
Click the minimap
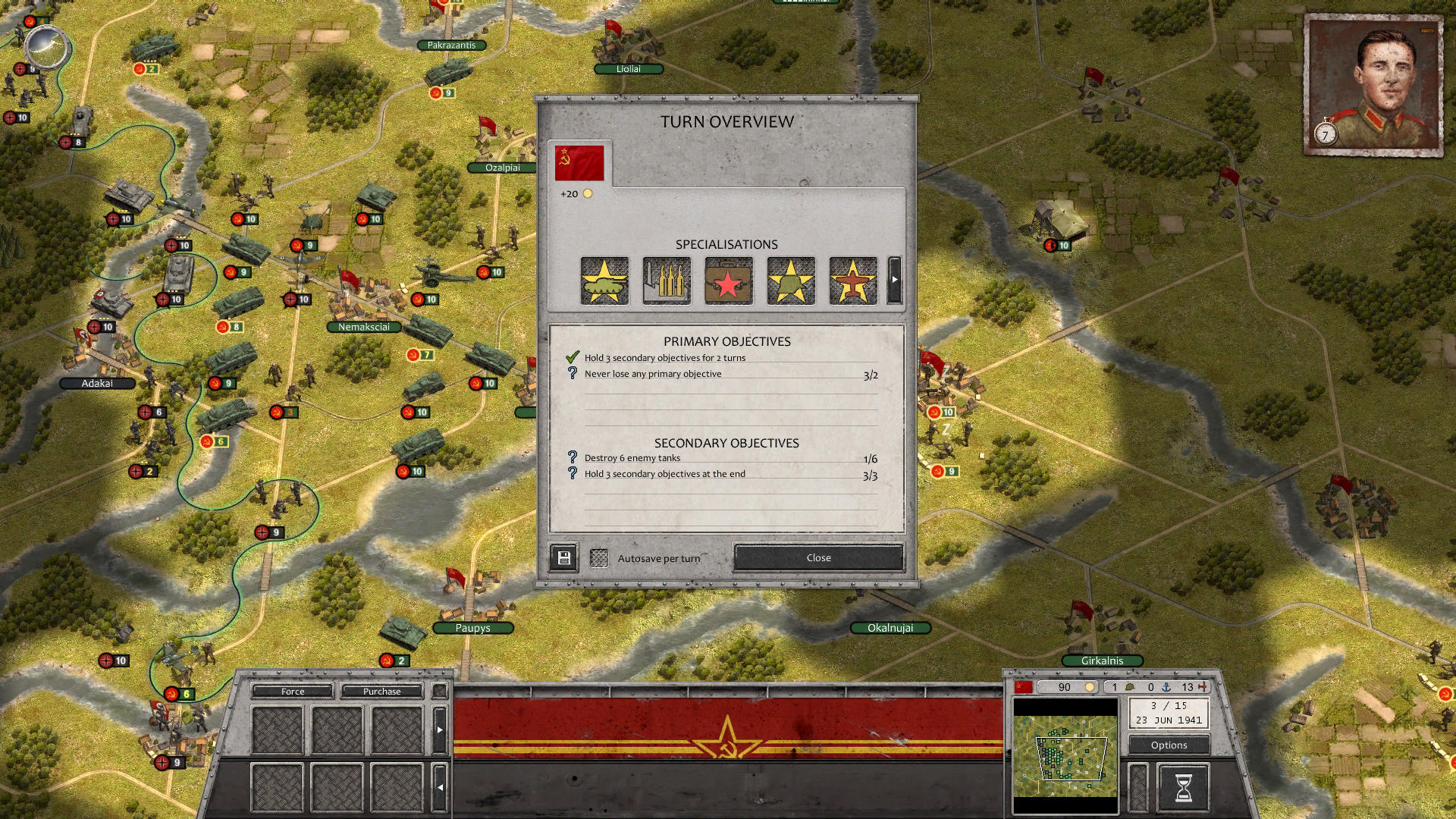pos(1065,756)
